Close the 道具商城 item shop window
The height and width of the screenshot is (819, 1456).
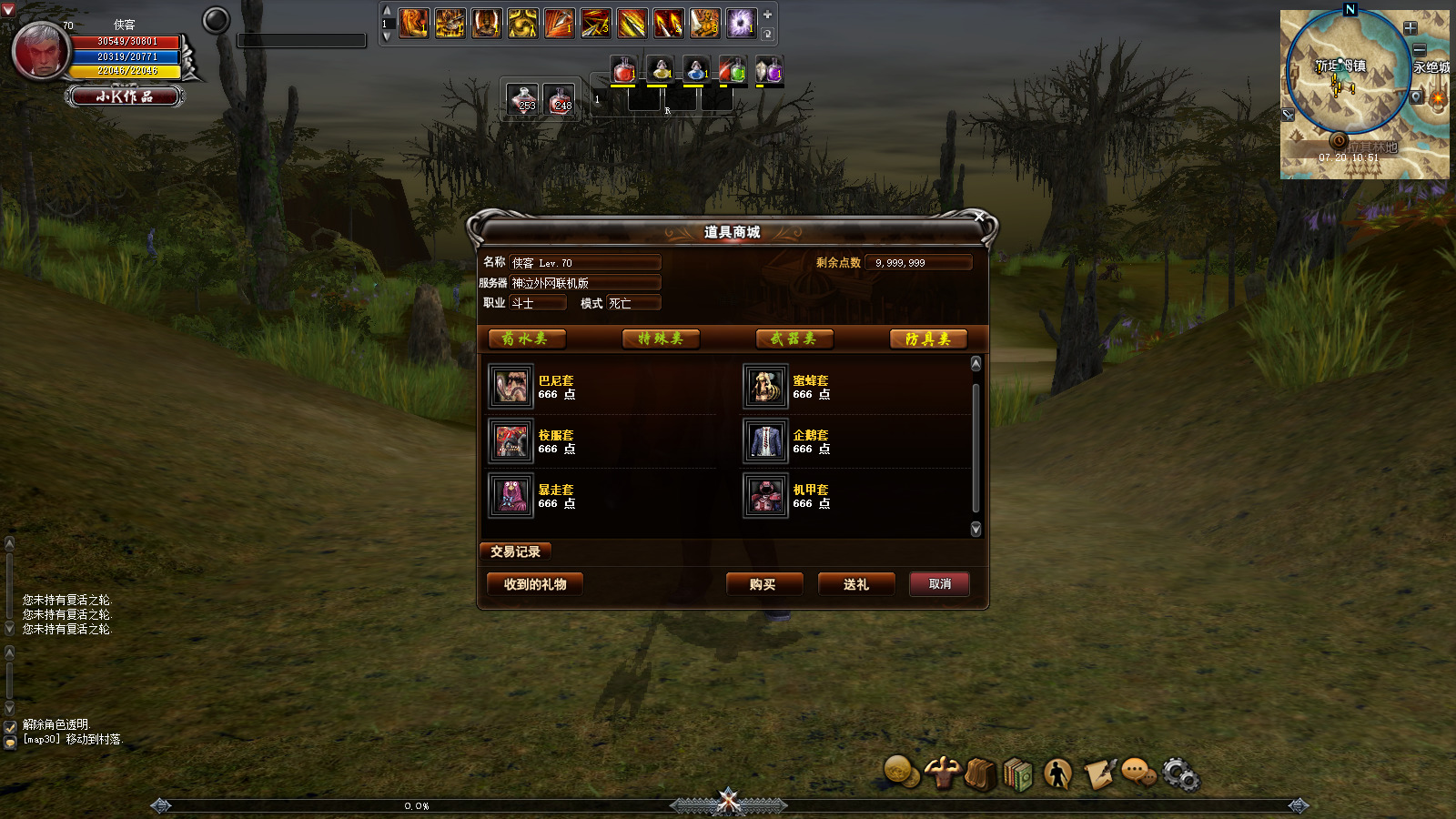pyautogui.click(x=979, y=217)
